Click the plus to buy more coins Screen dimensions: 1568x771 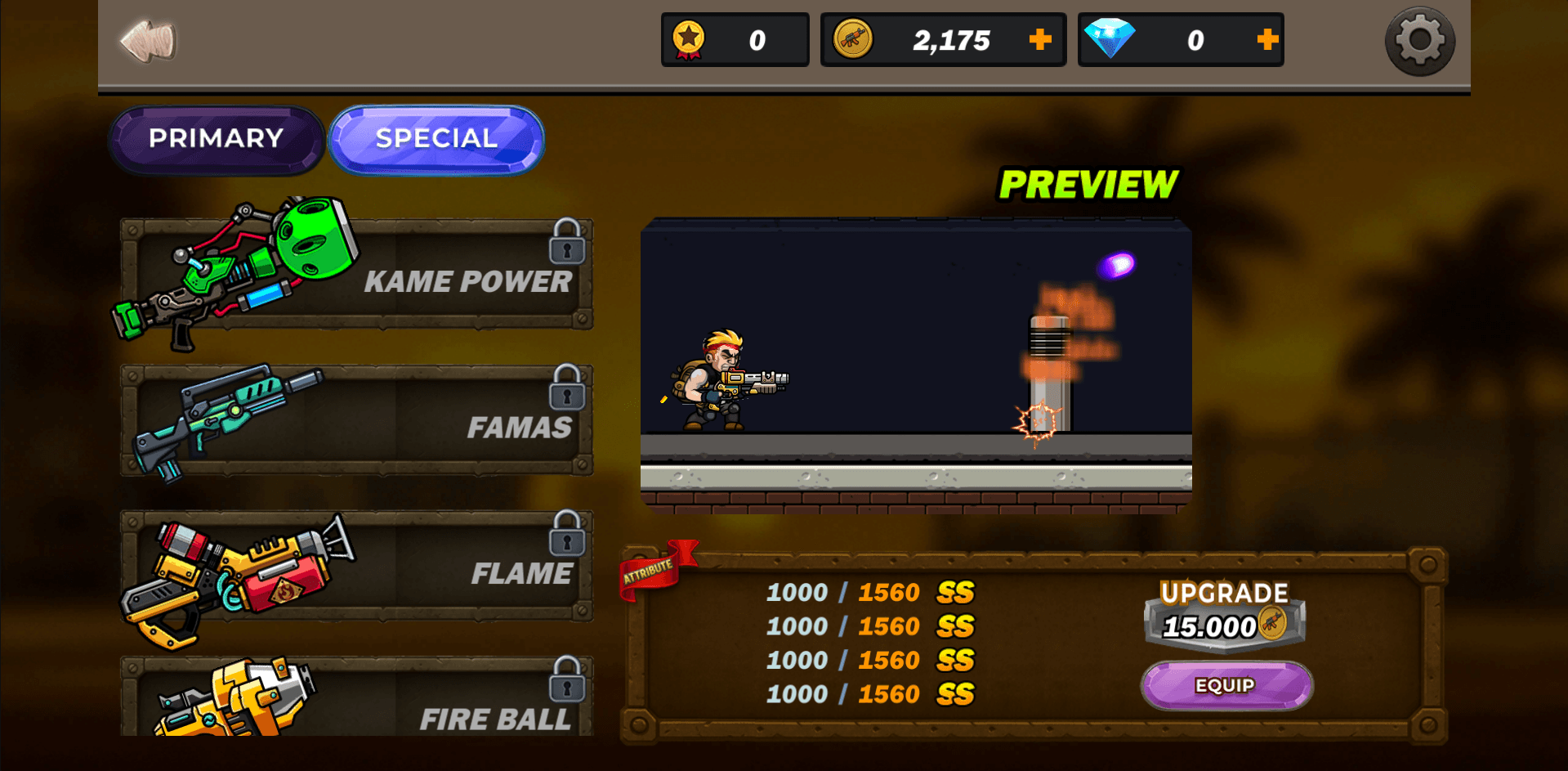(x=1039, y=38)
